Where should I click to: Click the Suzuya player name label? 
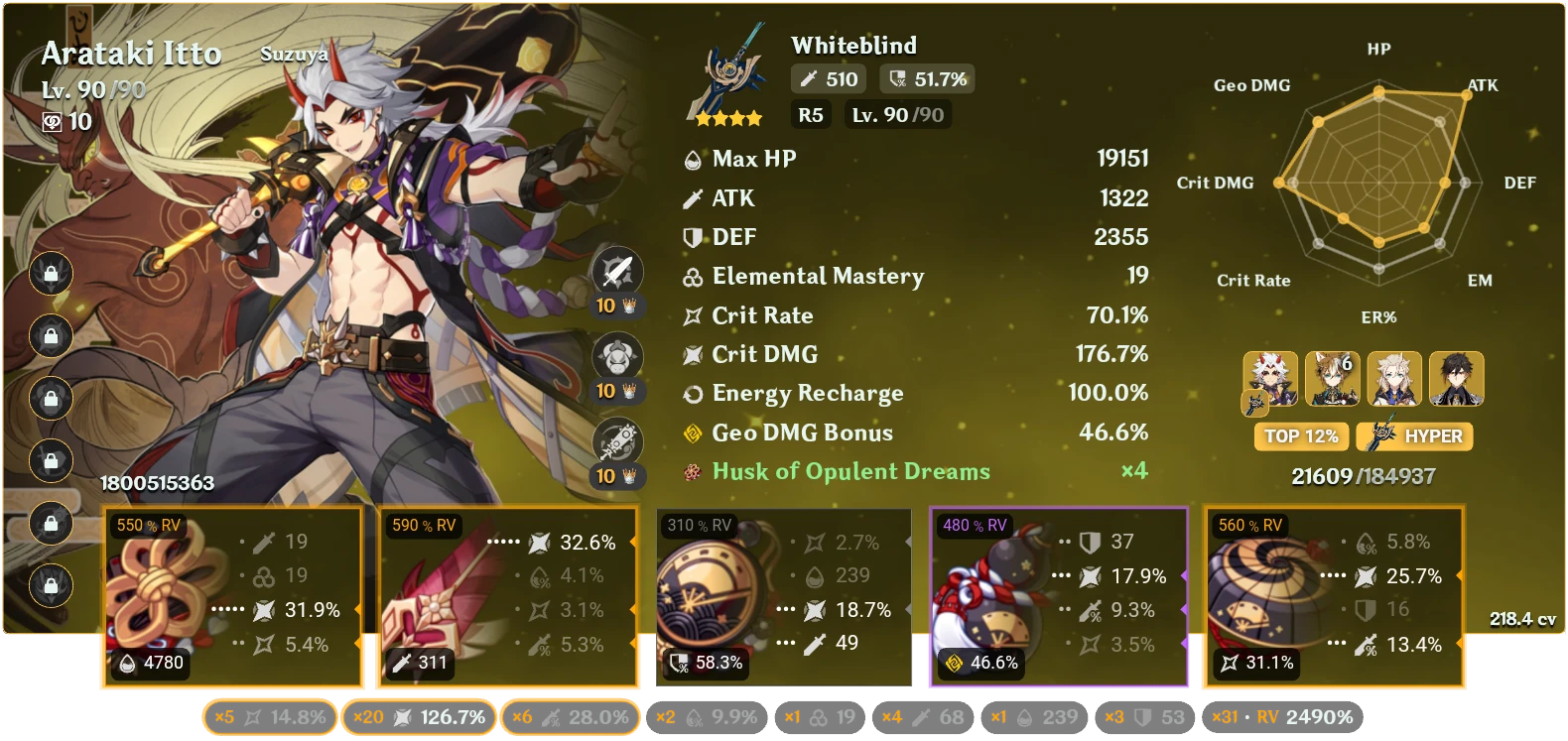[292, 55]
